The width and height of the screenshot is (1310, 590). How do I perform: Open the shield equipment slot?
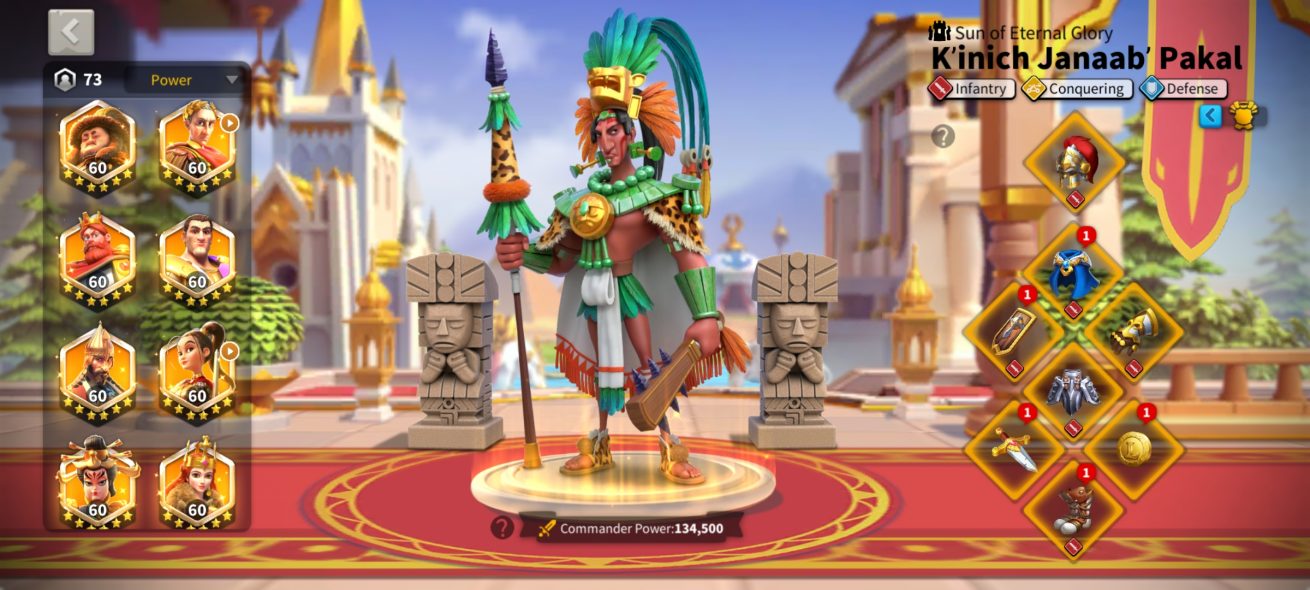pos(1013,332)
